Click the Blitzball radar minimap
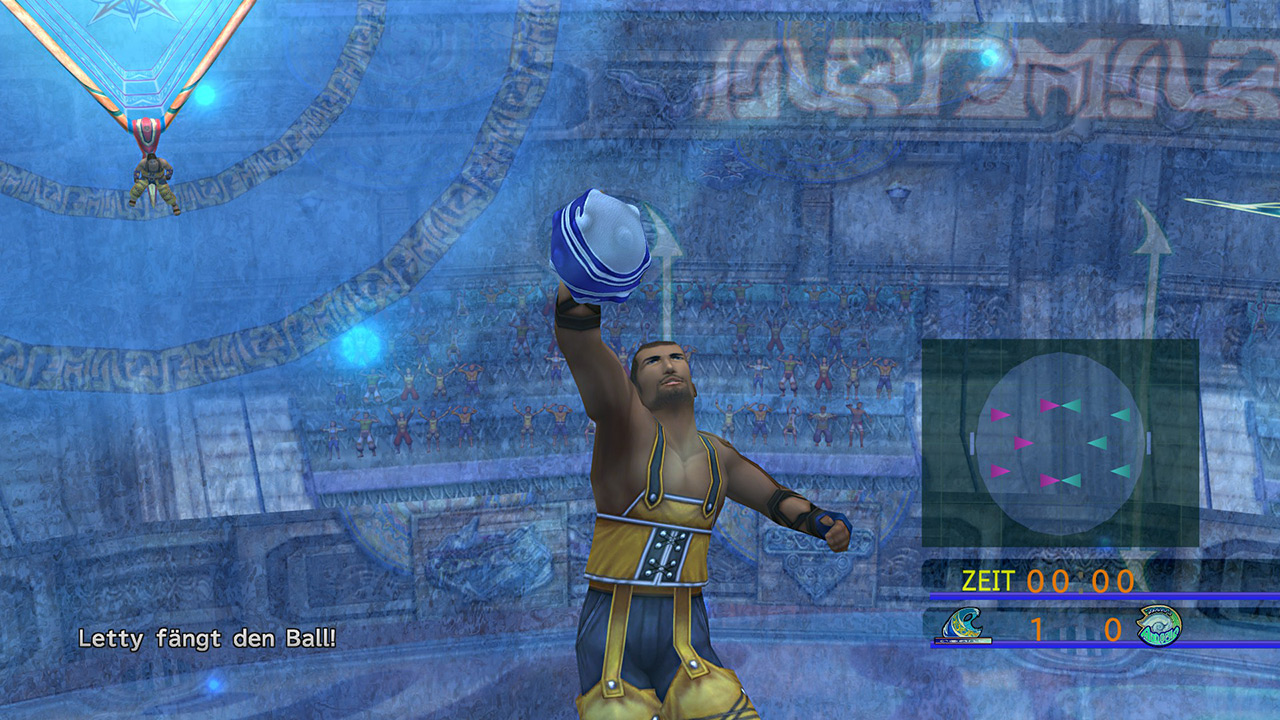This screenshot has width=1280, height=720. [x=1060, y=442]
